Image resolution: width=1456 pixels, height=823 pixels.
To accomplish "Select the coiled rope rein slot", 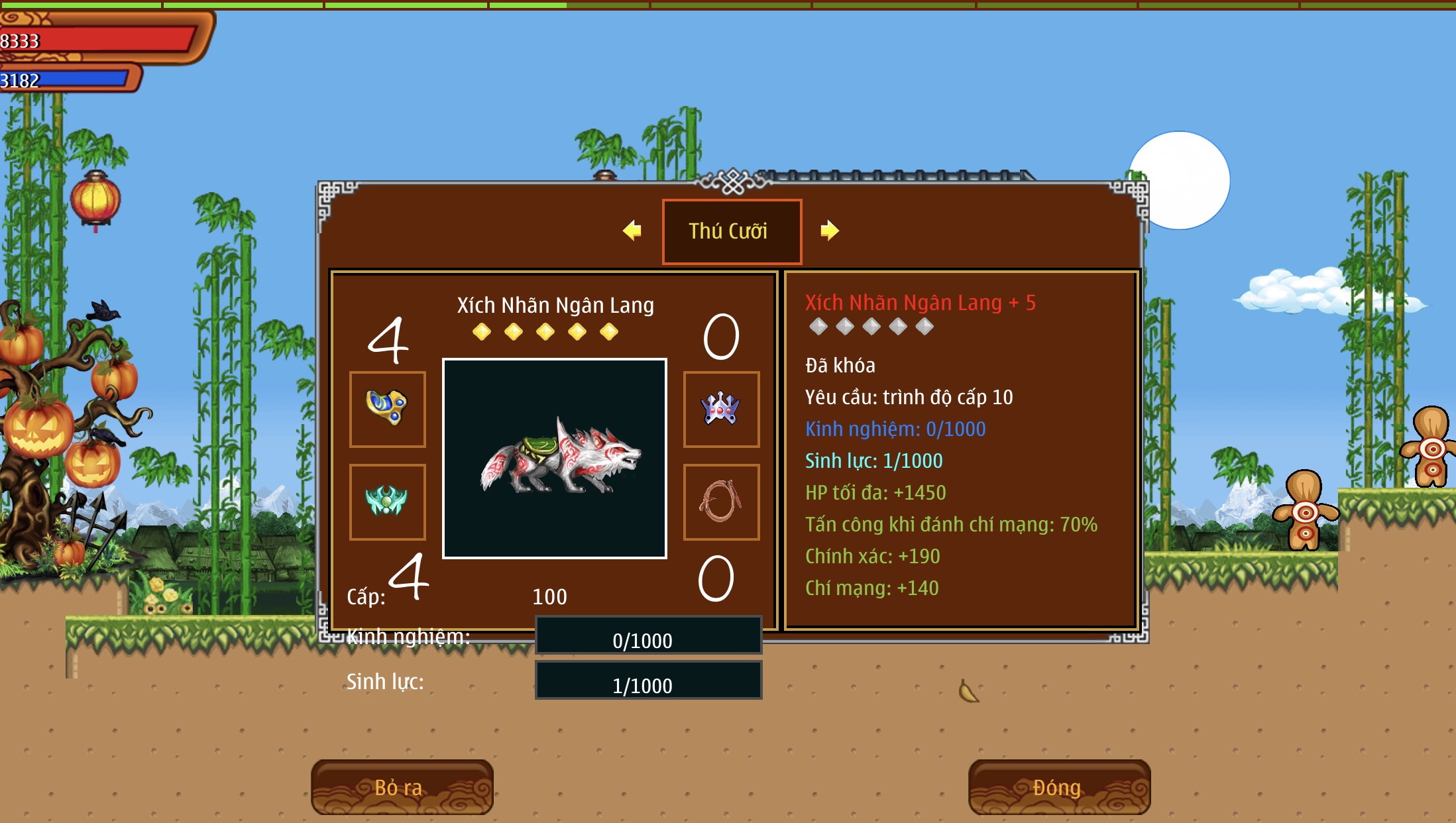I will coord(721,502).
